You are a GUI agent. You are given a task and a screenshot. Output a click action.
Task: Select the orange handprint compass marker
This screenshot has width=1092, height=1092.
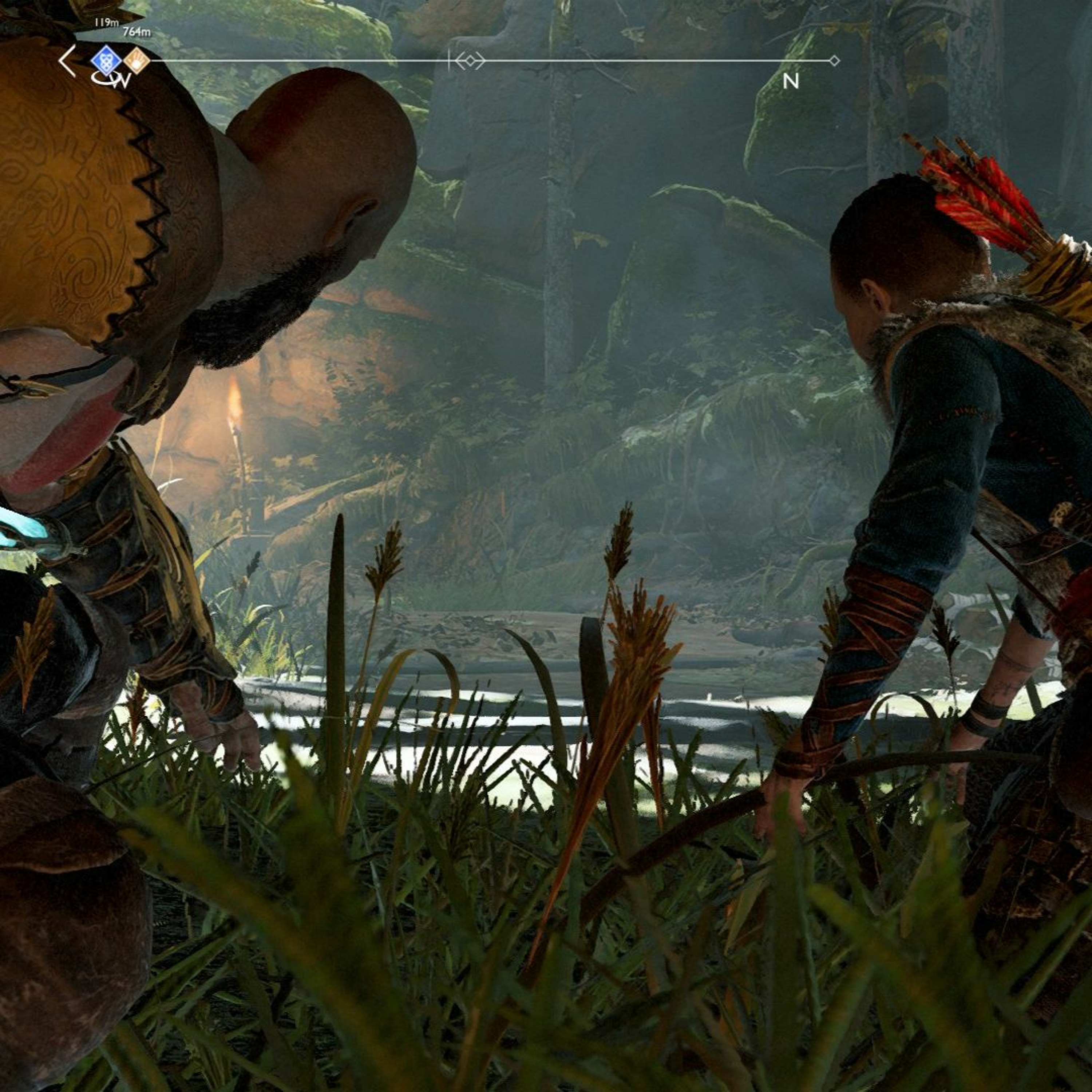(x=137, y=60)
